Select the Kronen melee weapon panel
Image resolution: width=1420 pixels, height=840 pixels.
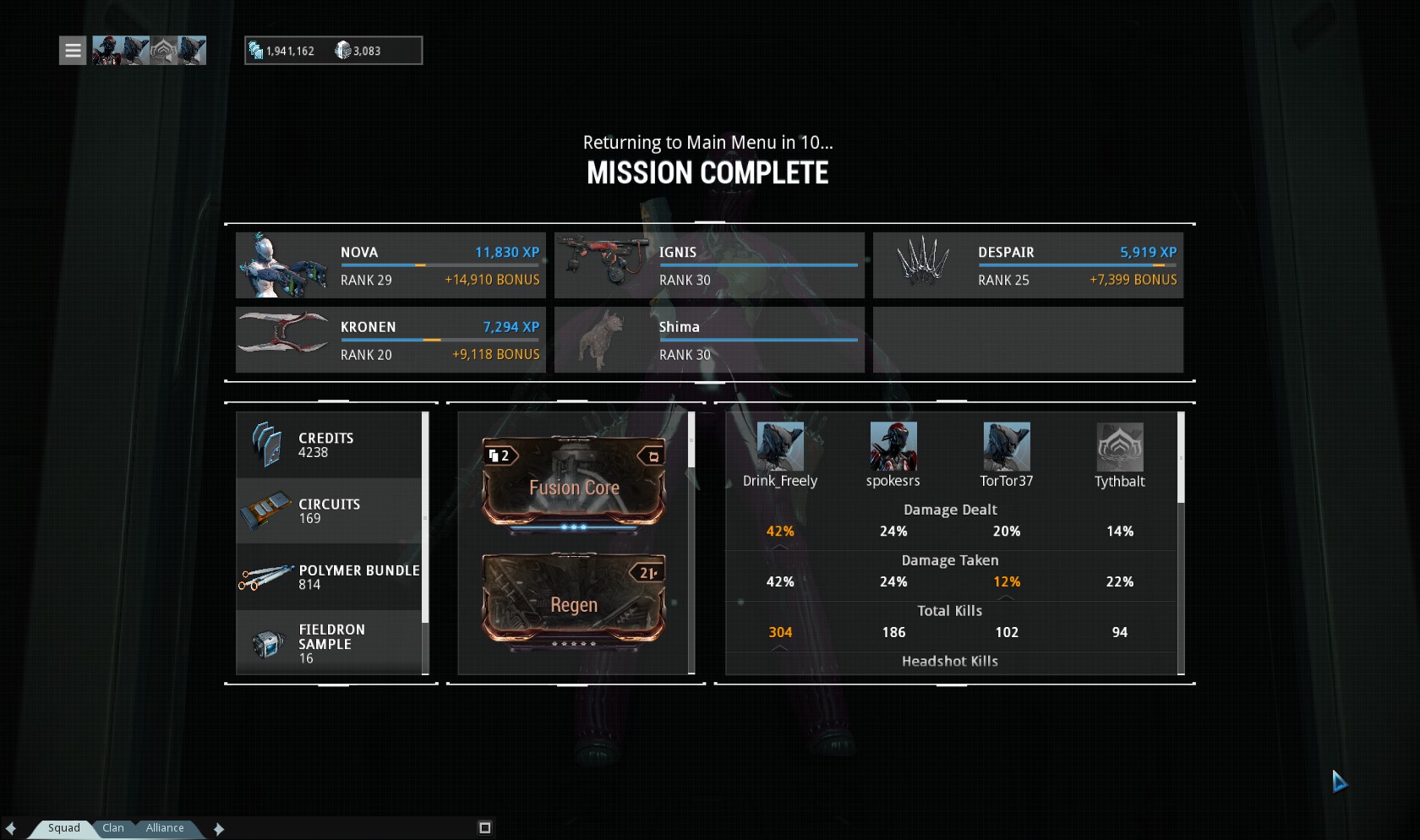click(390, 340)
